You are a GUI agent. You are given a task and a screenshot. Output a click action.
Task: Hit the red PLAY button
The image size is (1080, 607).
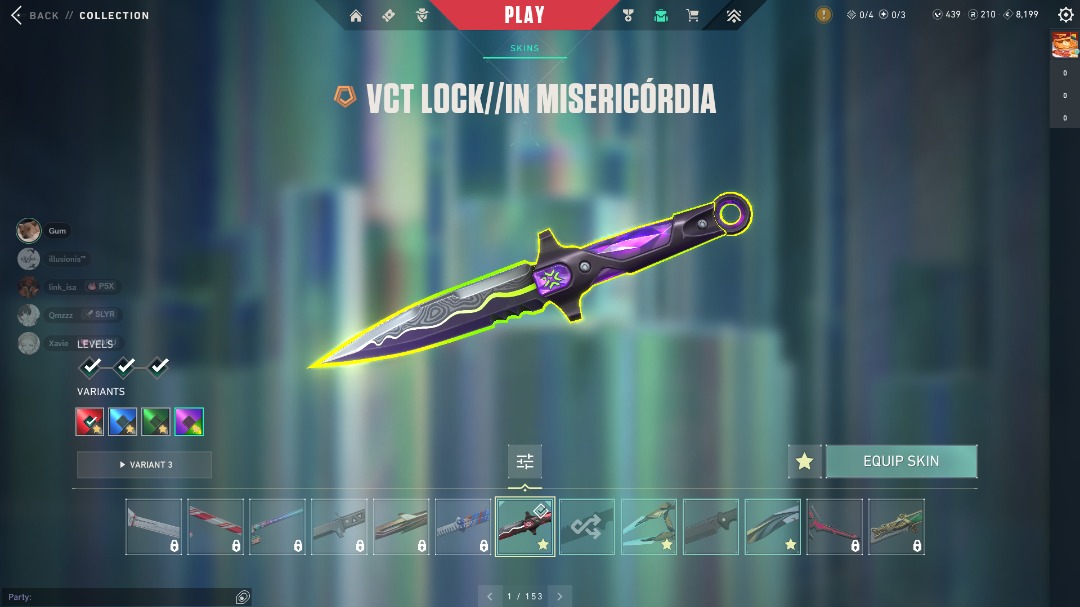(x=525, y=15)
